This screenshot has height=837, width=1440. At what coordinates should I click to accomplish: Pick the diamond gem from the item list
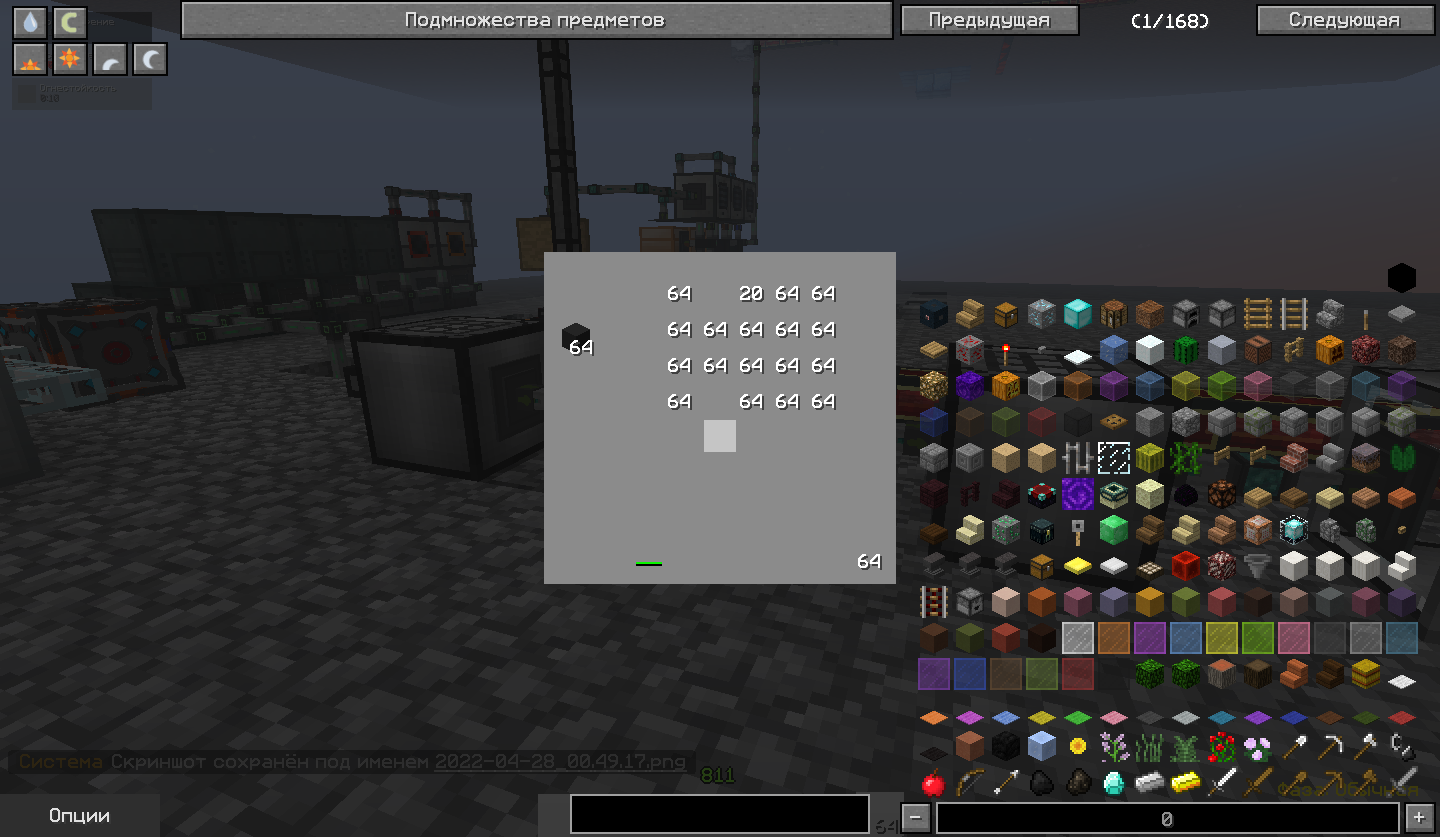[x=1113, y=782]
